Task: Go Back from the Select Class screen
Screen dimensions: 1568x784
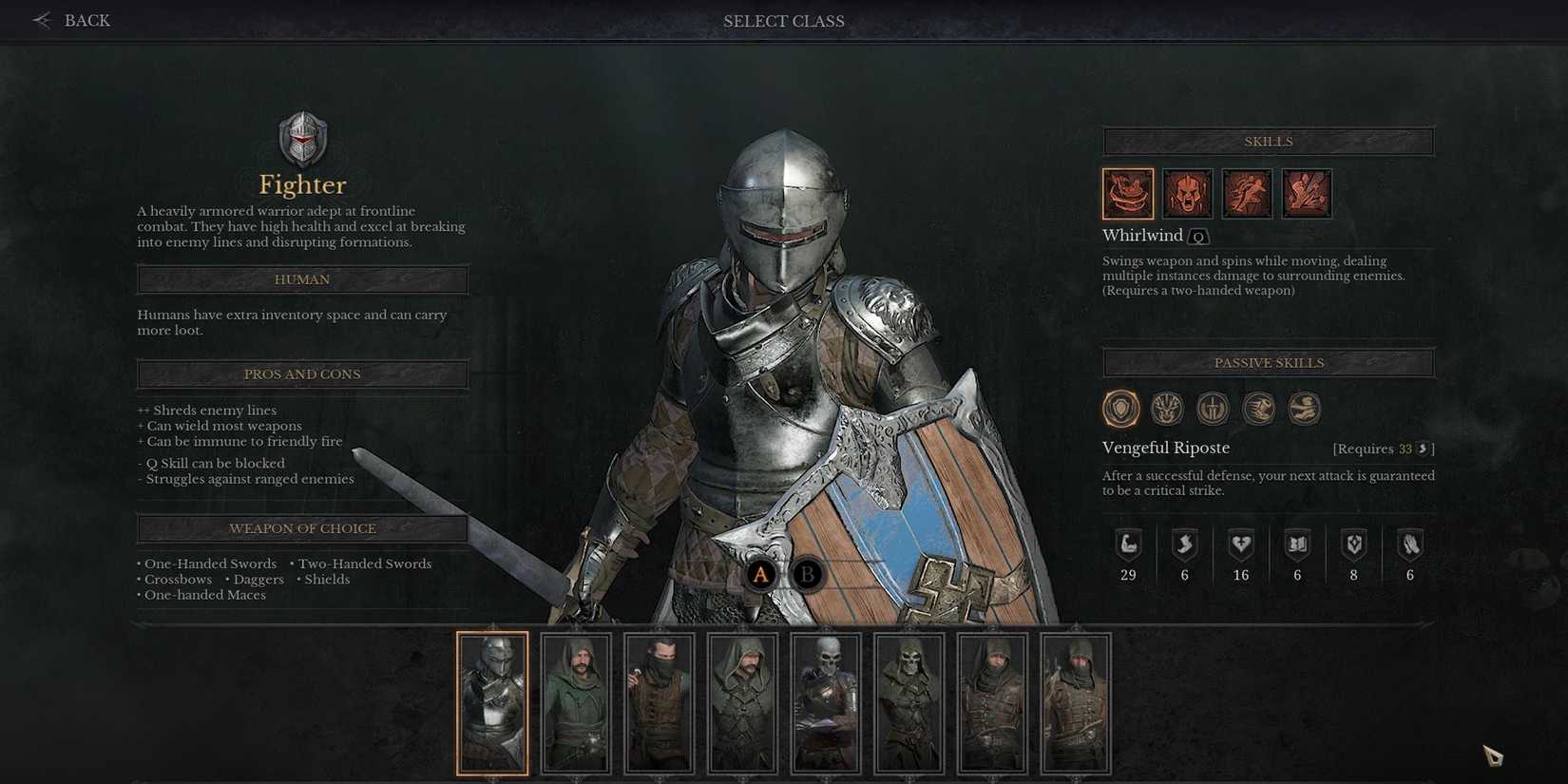Action: click(x=71, y=20)
